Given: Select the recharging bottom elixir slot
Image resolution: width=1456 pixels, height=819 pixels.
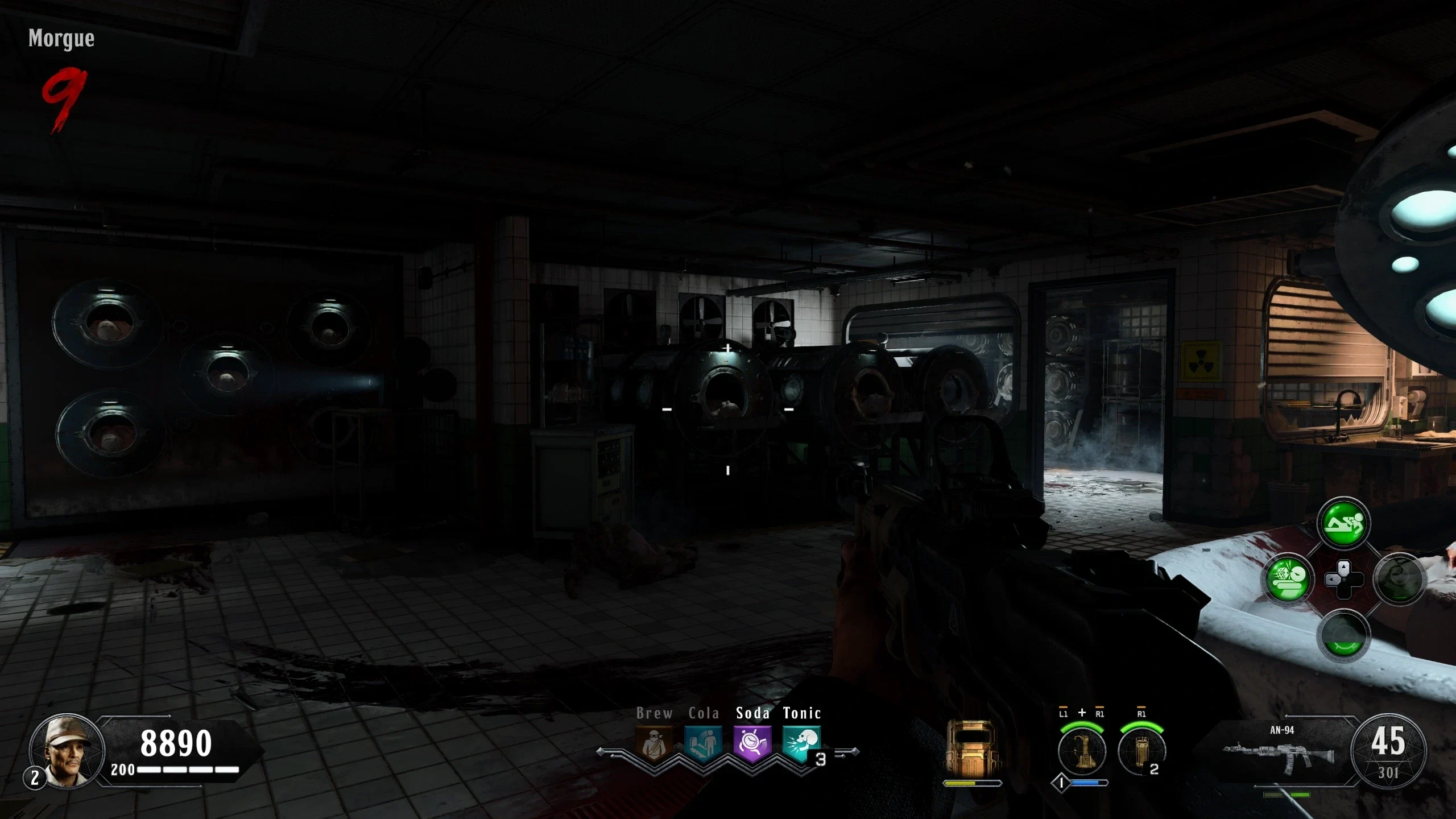Looking at the screenshot, I should point(1343,635).
